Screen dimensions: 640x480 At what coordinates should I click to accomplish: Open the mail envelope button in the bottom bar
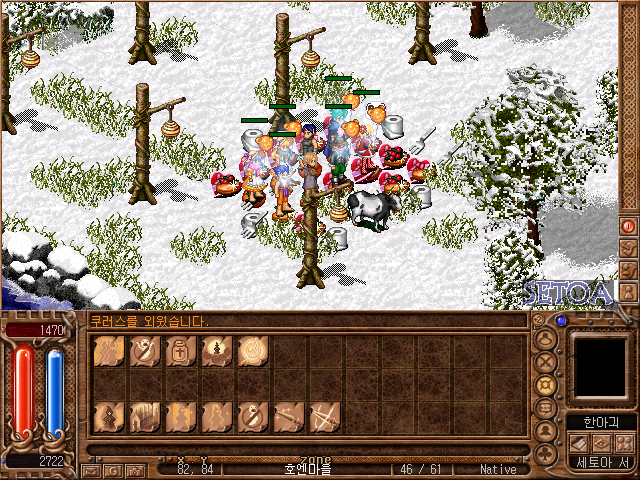coord(90,469)
